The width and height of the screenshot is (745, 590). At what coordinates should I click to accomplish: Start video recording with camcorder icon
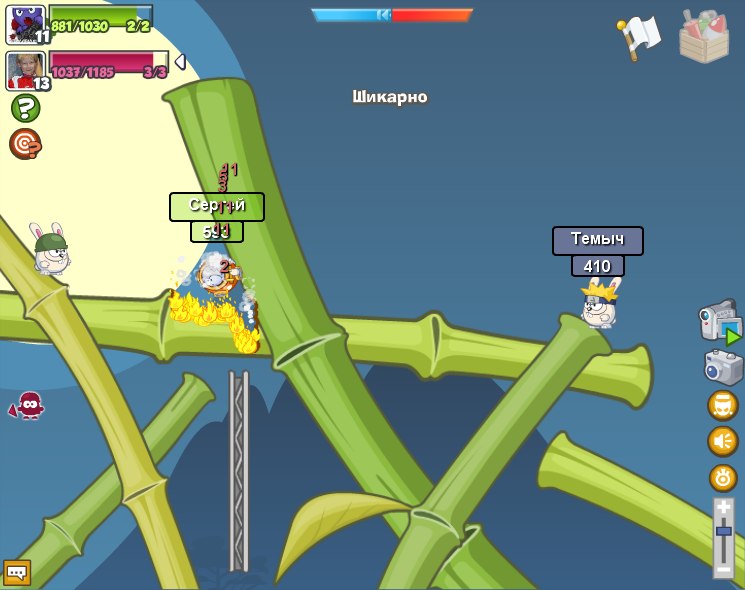720,322
